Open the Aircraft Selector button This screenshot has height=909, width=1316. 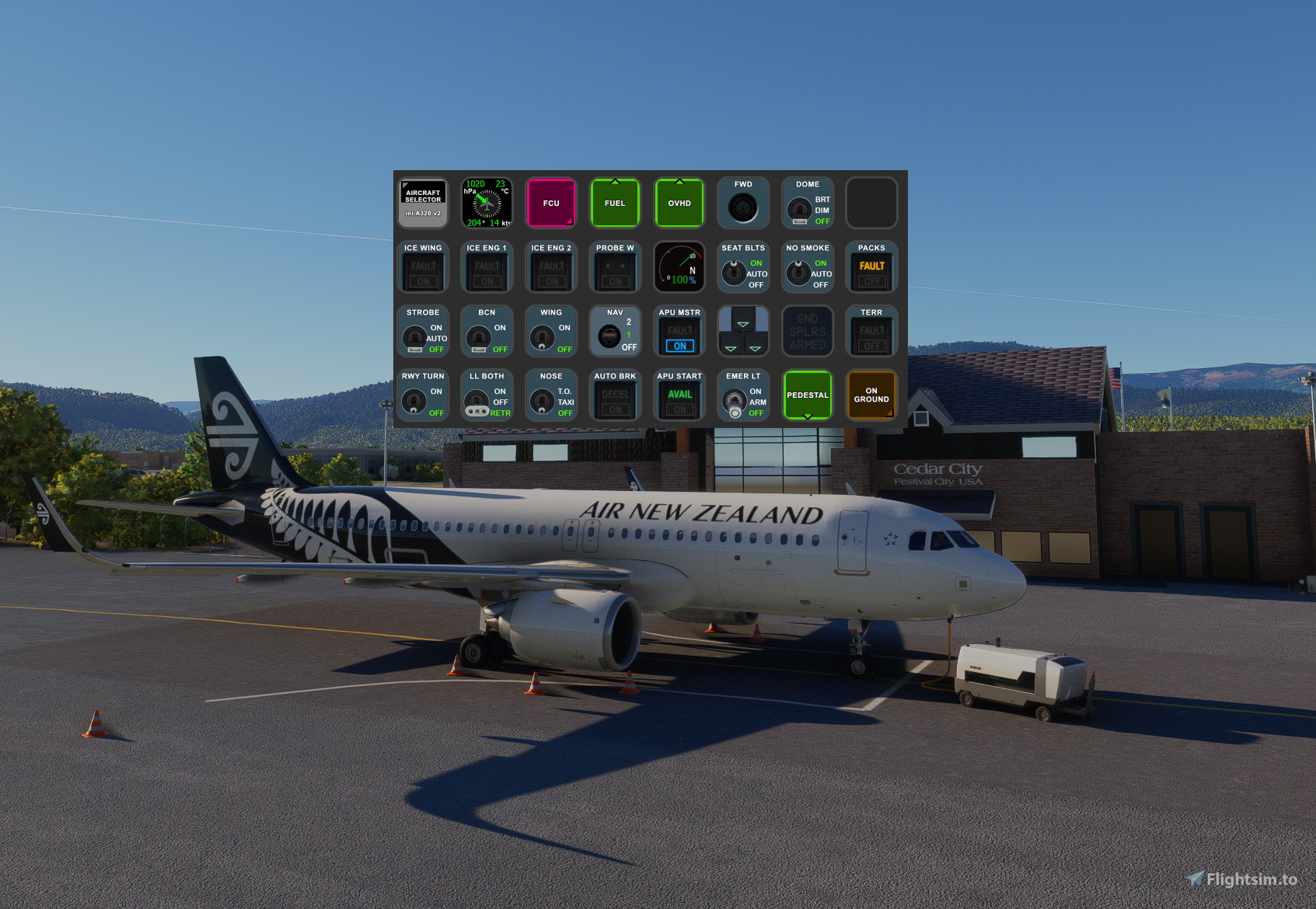pyautogui.click(x=423, y=203)
